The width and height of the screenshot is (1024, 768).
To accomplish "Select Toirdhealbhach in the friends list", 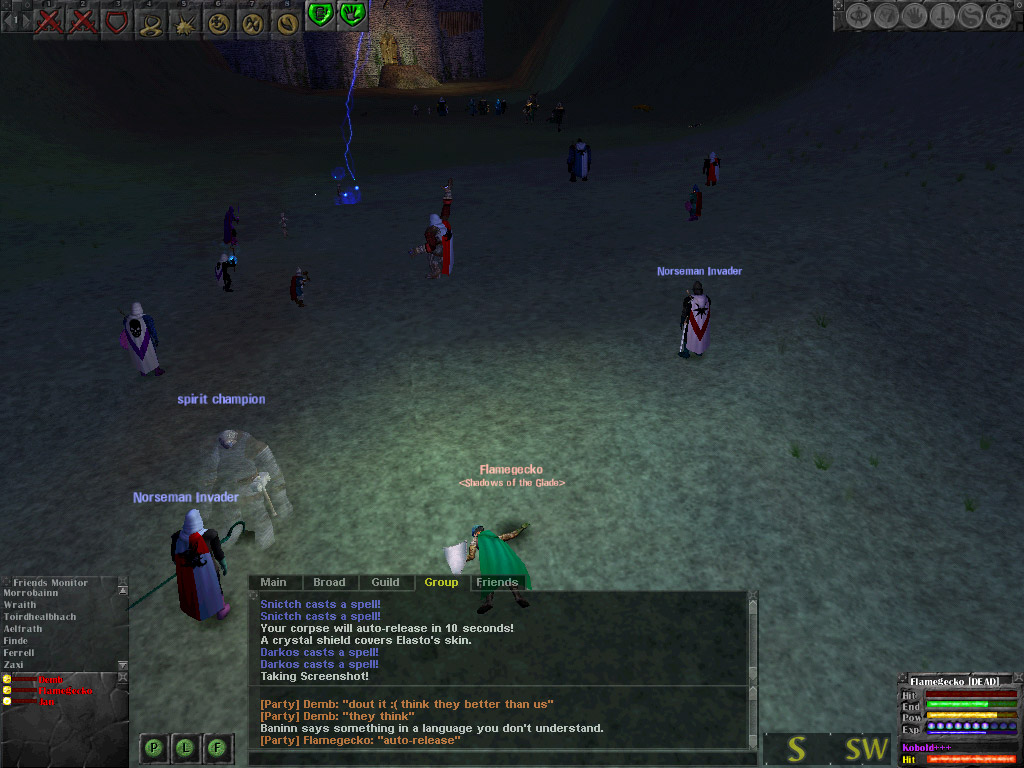I will pos(40,617).
